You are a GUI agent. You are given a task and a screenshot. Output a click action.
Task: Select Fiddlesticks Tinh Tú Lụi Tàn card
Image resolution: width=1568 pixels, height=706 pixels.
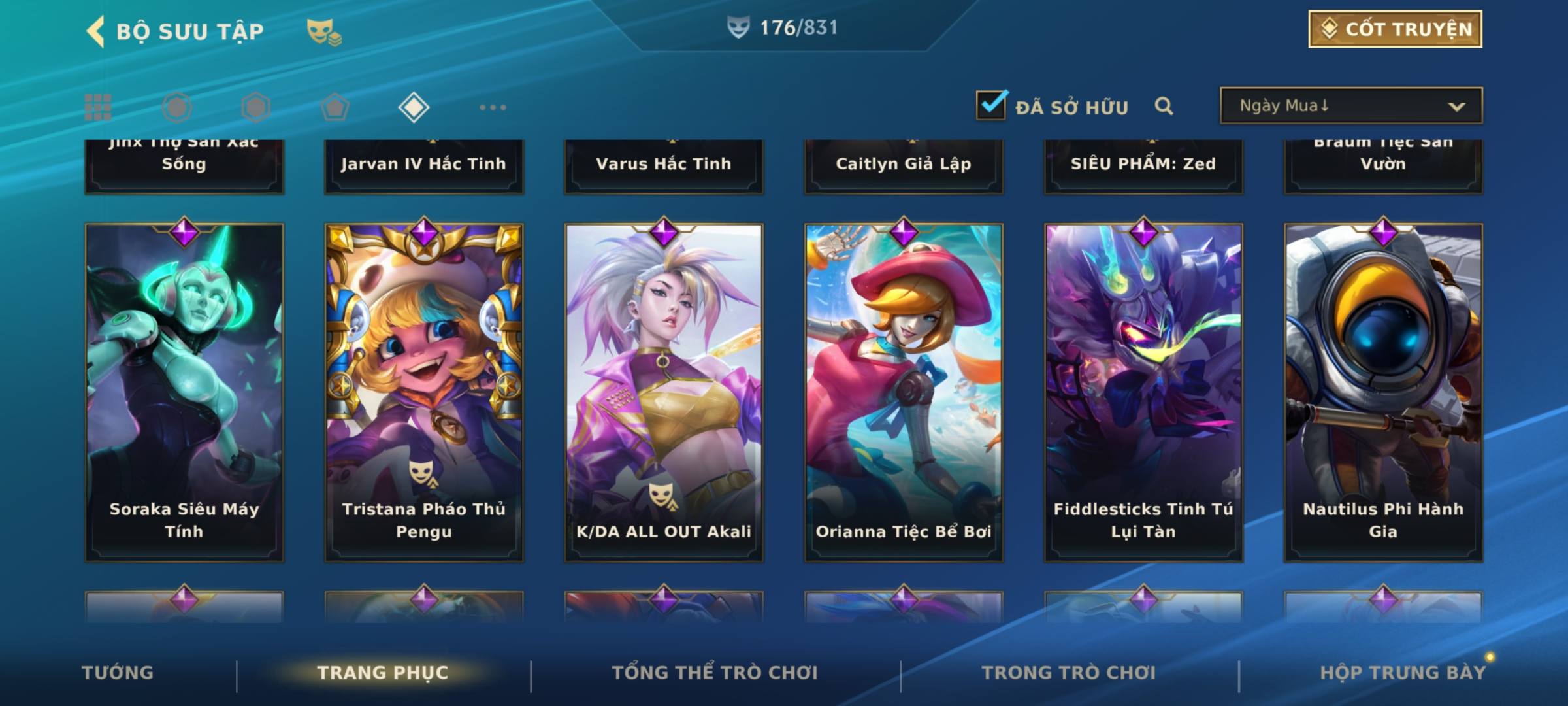(1143, 392)
